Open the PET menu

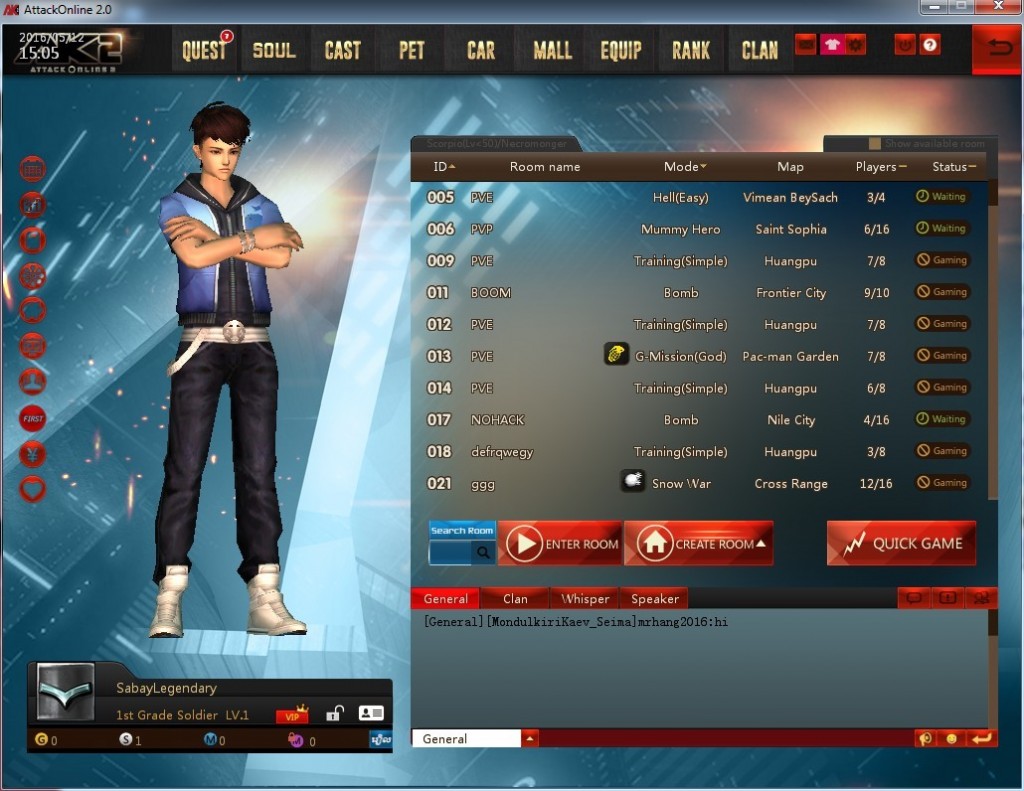412,50
